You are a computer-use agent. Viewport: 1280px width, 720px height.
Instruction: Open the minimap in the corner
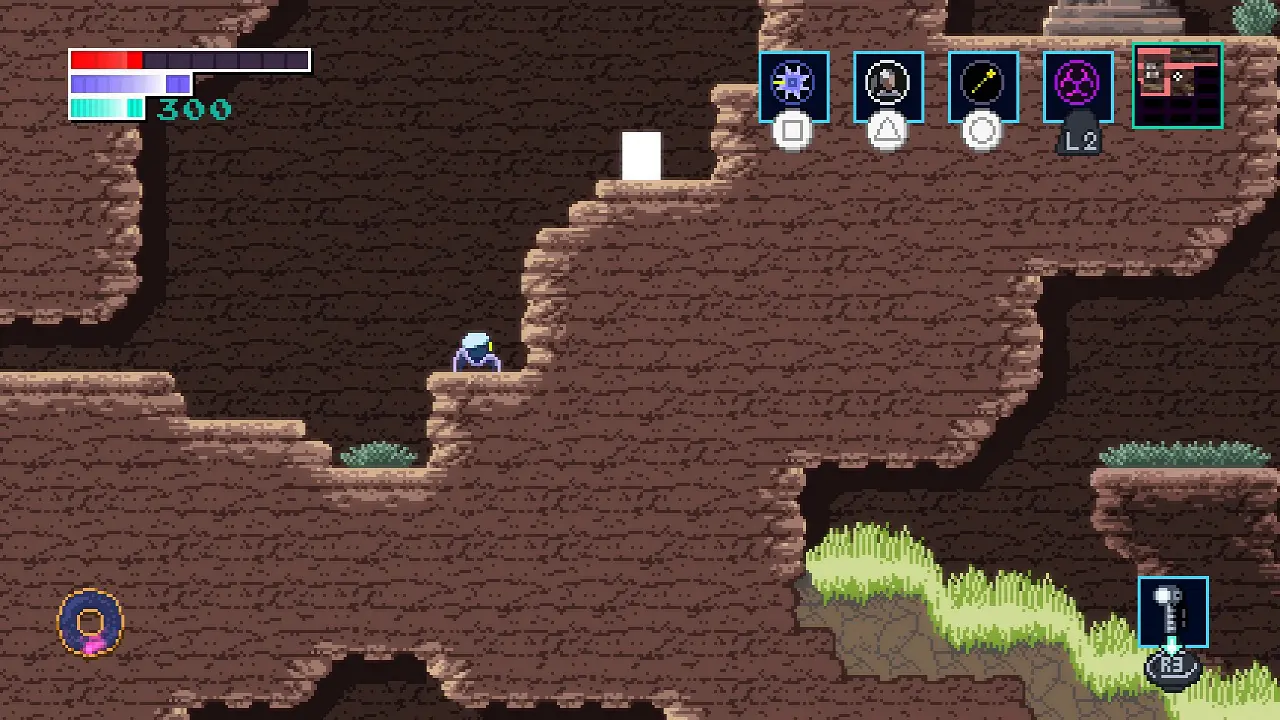coord(1177,86)
